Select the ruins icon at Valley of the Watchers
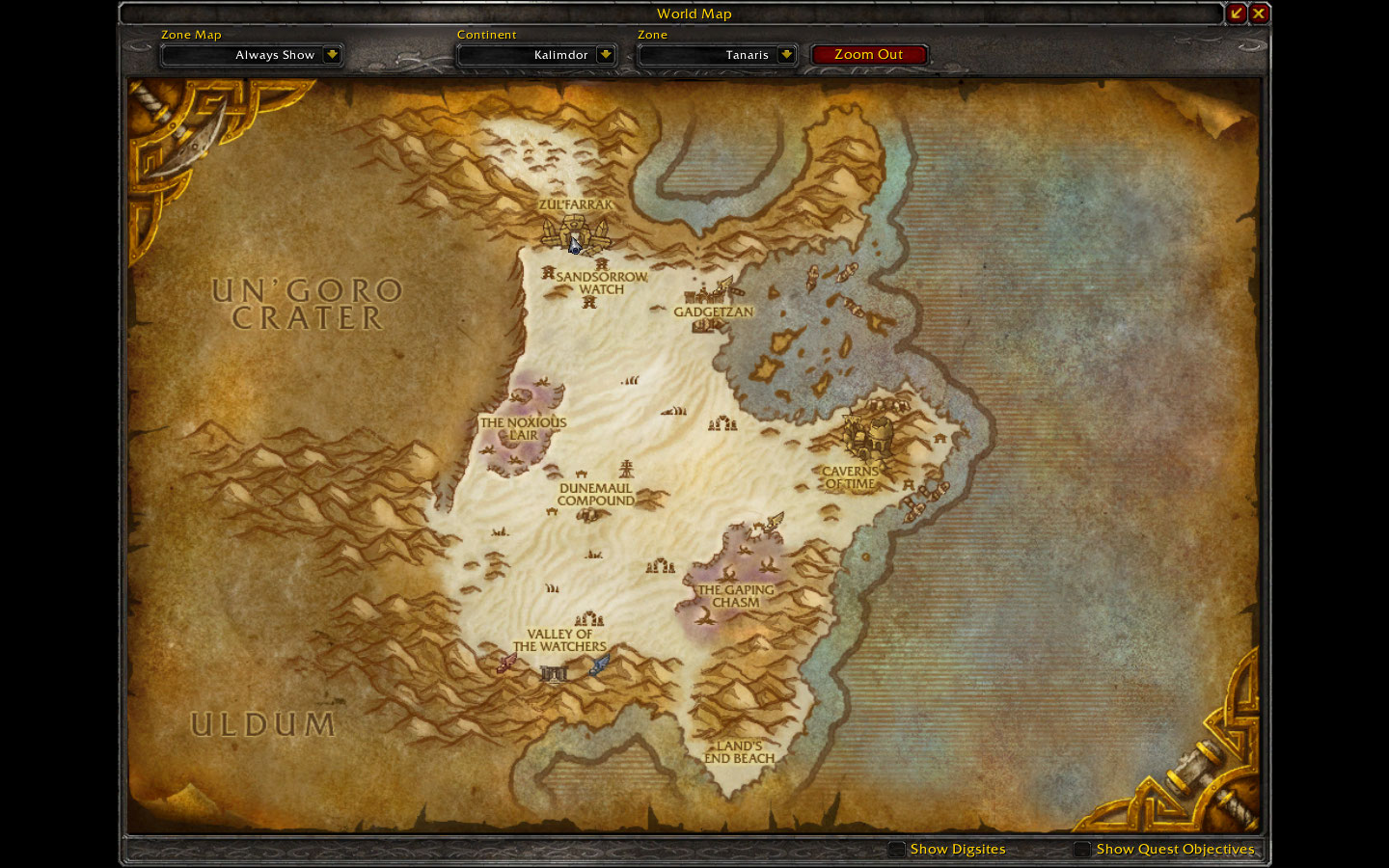The height and width of the screenshot is (868, 1389). (x=554, y=675)
